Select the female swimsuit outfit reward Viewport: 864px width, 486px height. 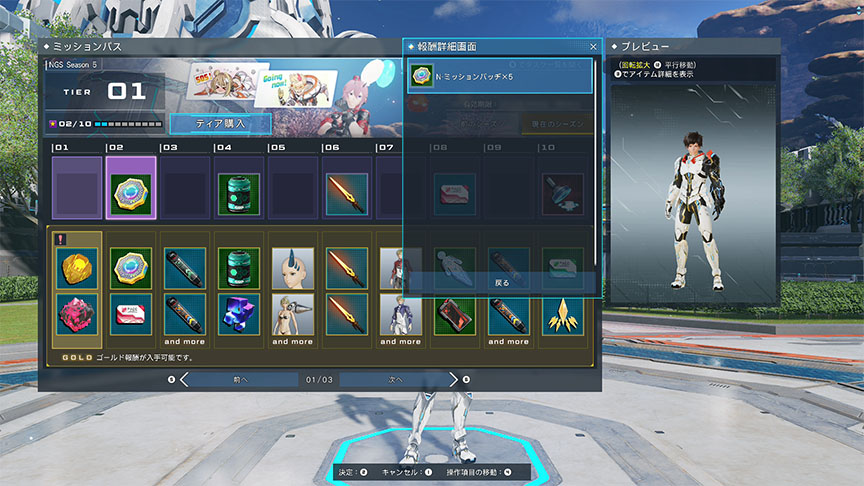click(x=293, y=313)
